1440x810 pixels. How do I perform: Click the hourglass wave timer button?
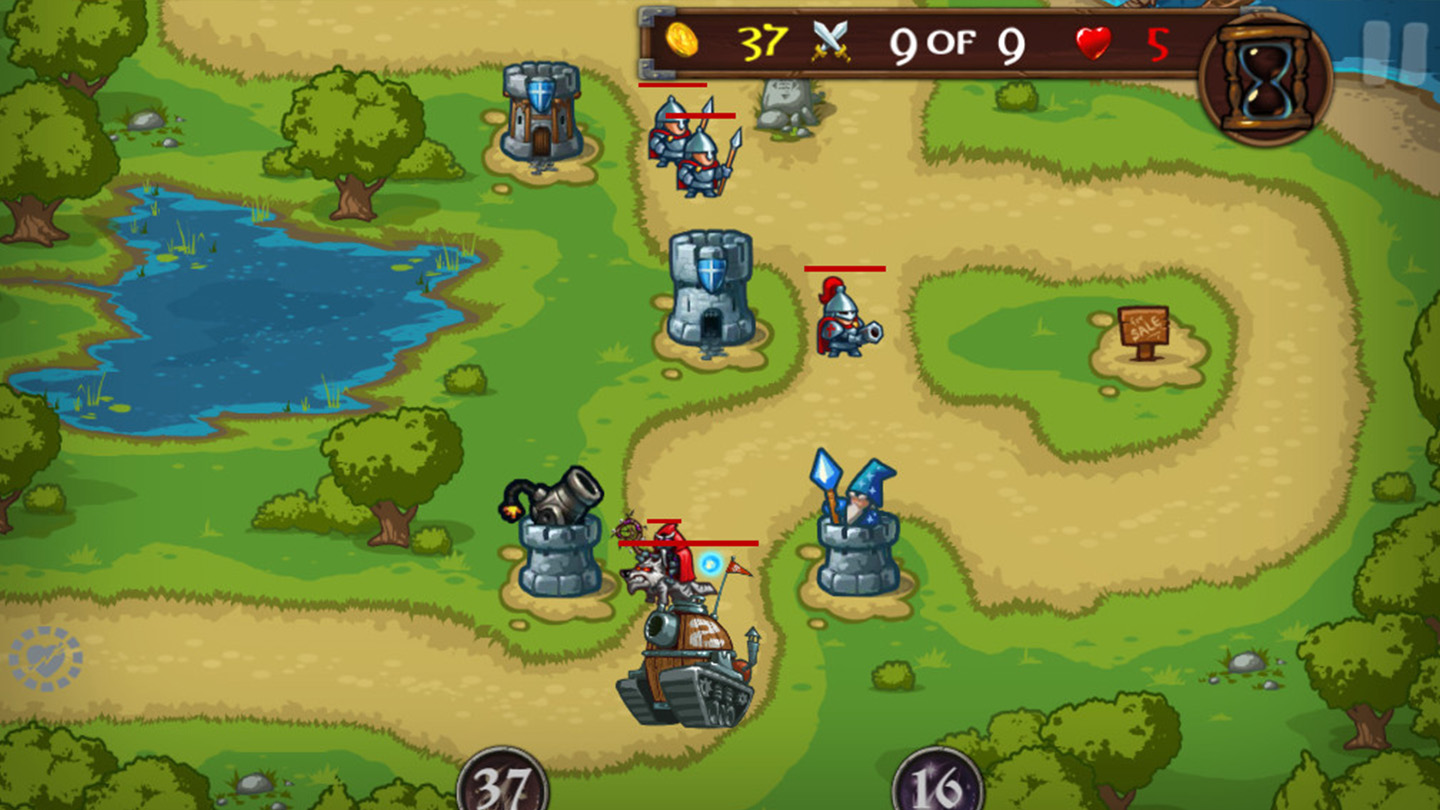point(1265,80)
